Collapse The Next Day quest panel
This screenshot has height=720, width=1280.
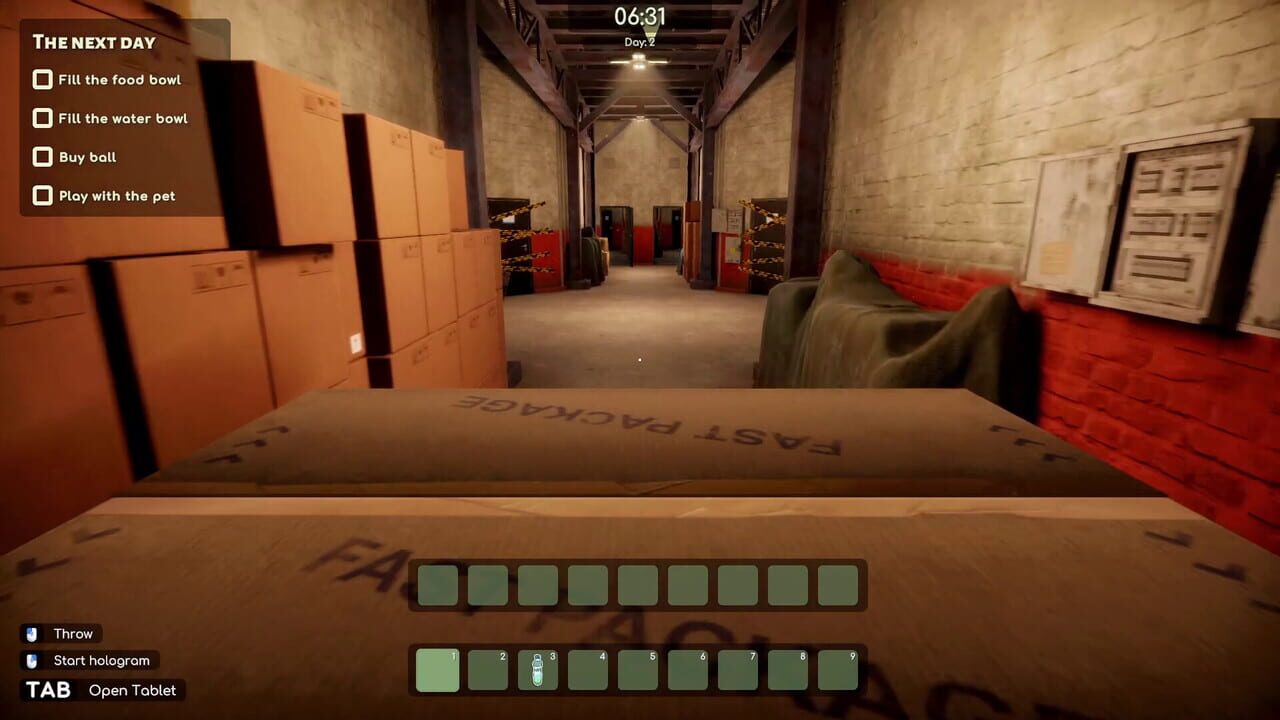[x=93, y=43]
